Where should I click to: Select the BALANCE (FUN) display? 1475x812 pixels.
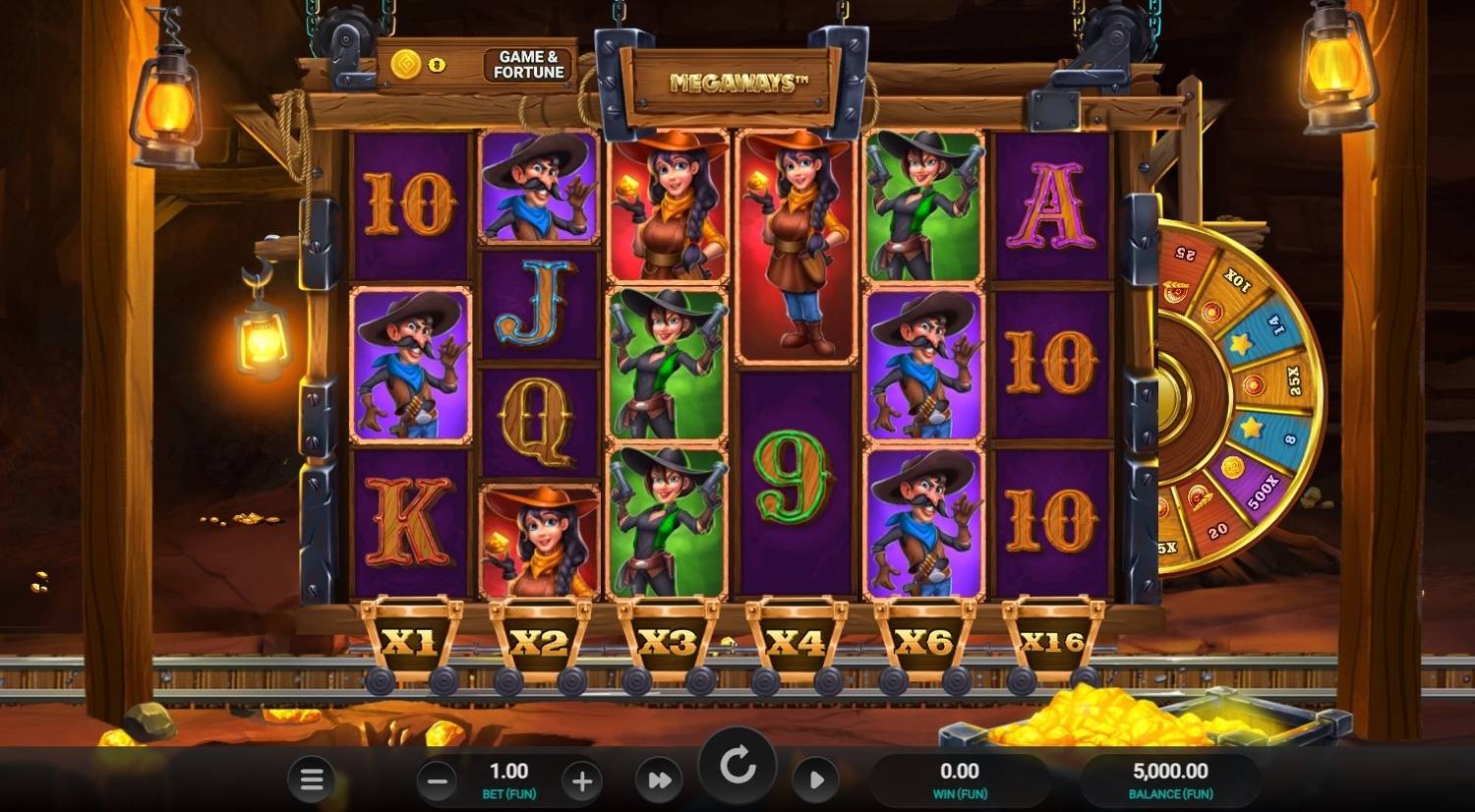pos(1172,779)
